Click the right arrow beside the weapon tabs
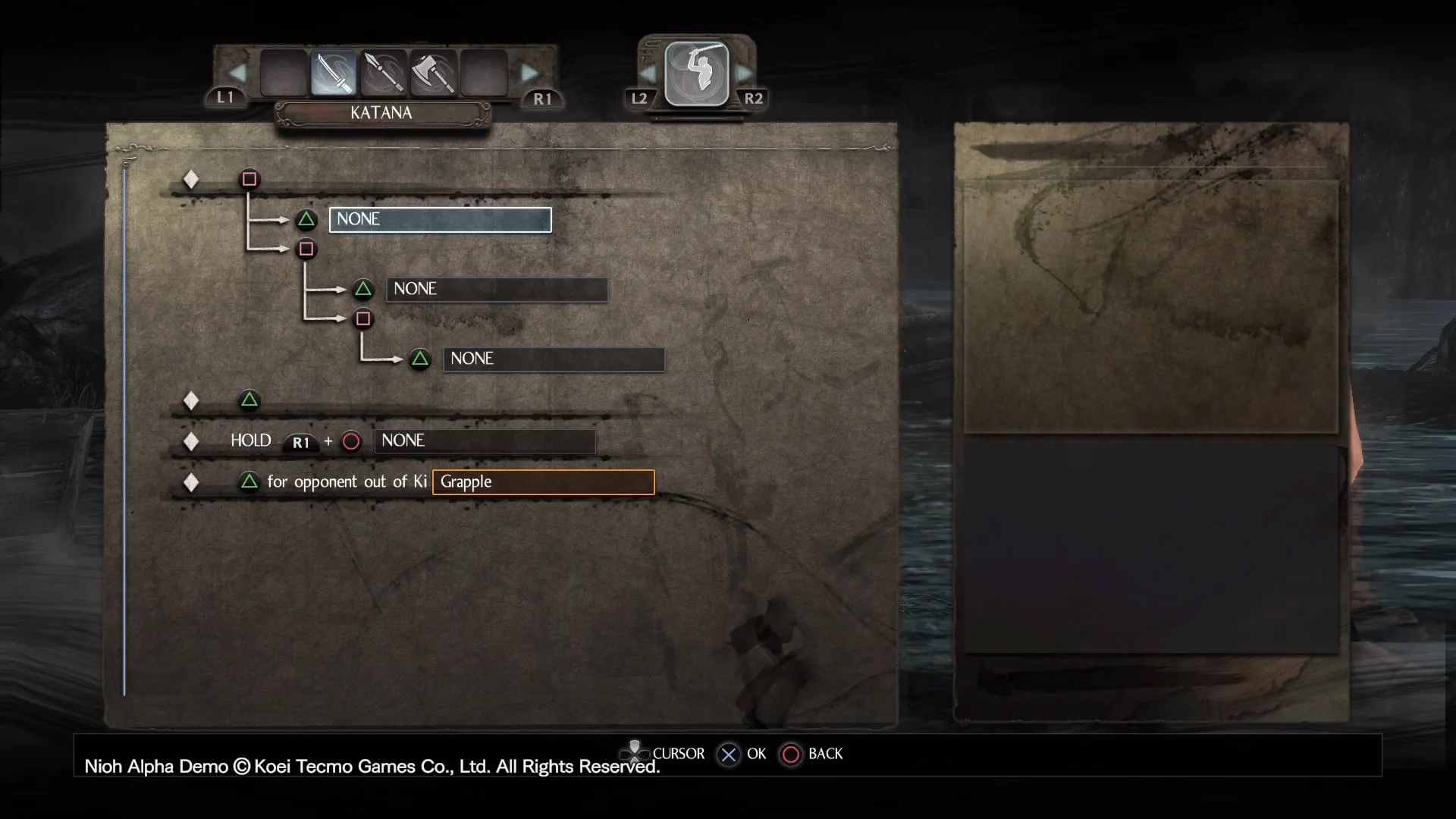Image resolution: width=1456 pixels, height=819 pixels. pos(529,74)
